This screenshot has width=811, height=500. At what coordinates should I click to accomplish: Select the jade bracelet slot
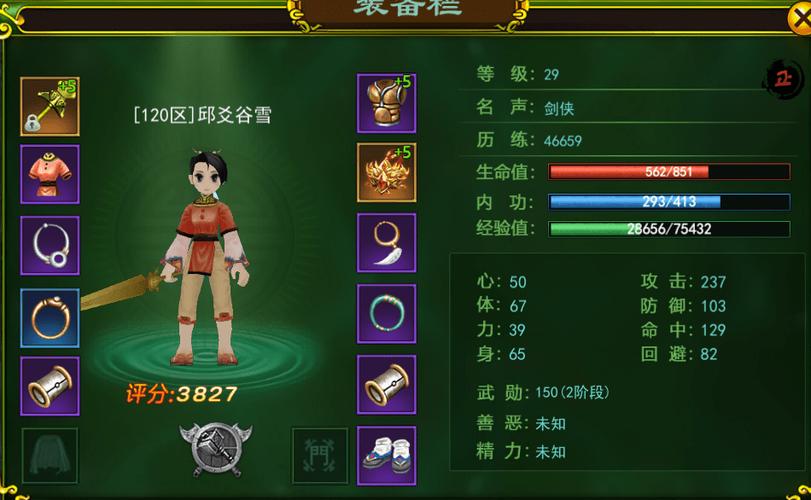tap(387, 314)
